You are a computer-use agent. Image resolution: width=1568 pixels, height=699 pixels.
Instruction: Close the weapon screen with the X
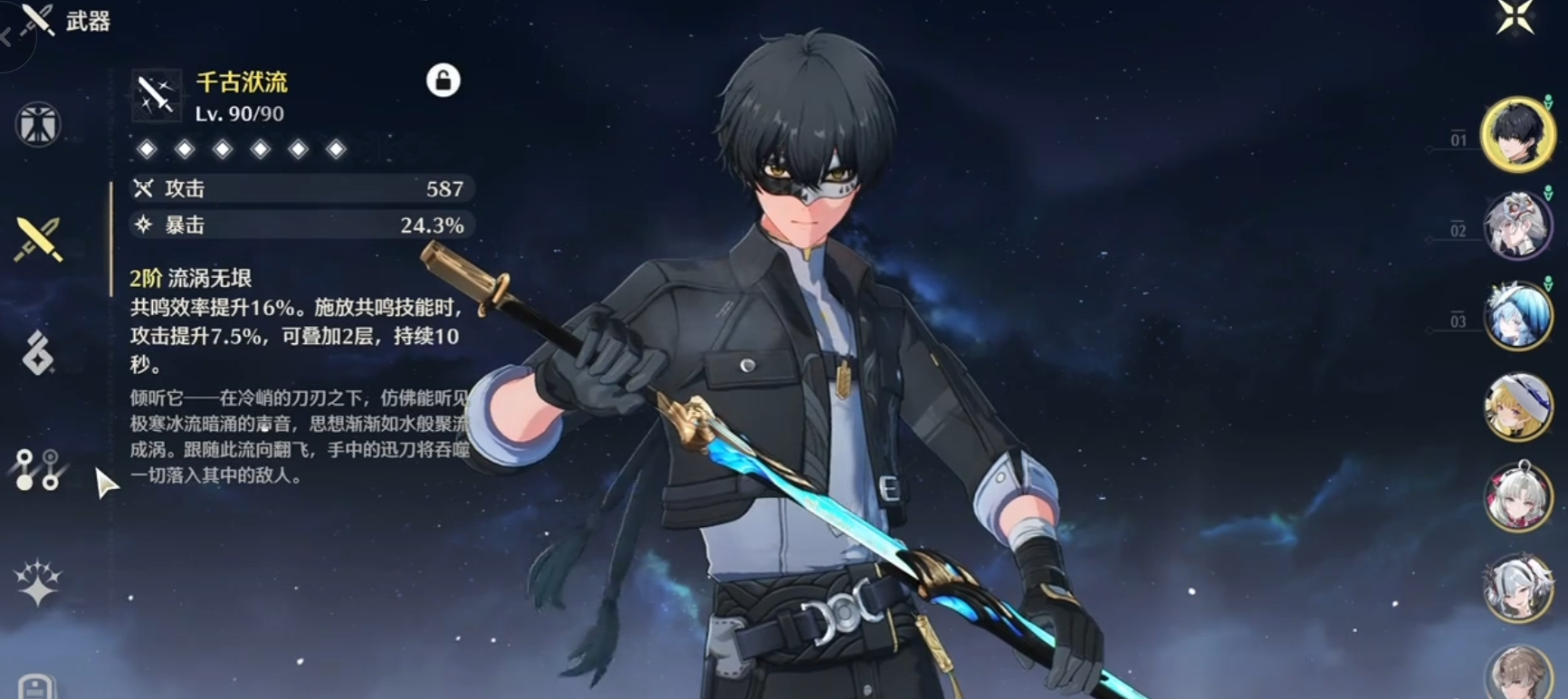pos(1515,17)
